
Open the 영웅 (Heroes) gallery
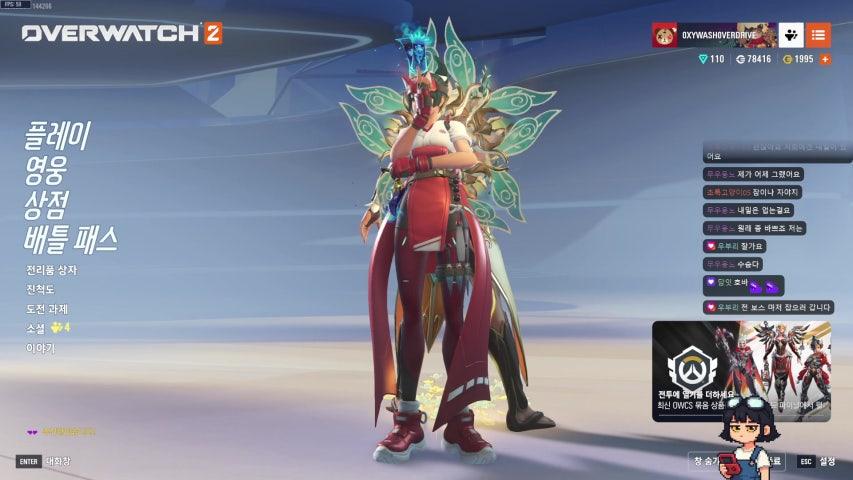click(46, 170)
